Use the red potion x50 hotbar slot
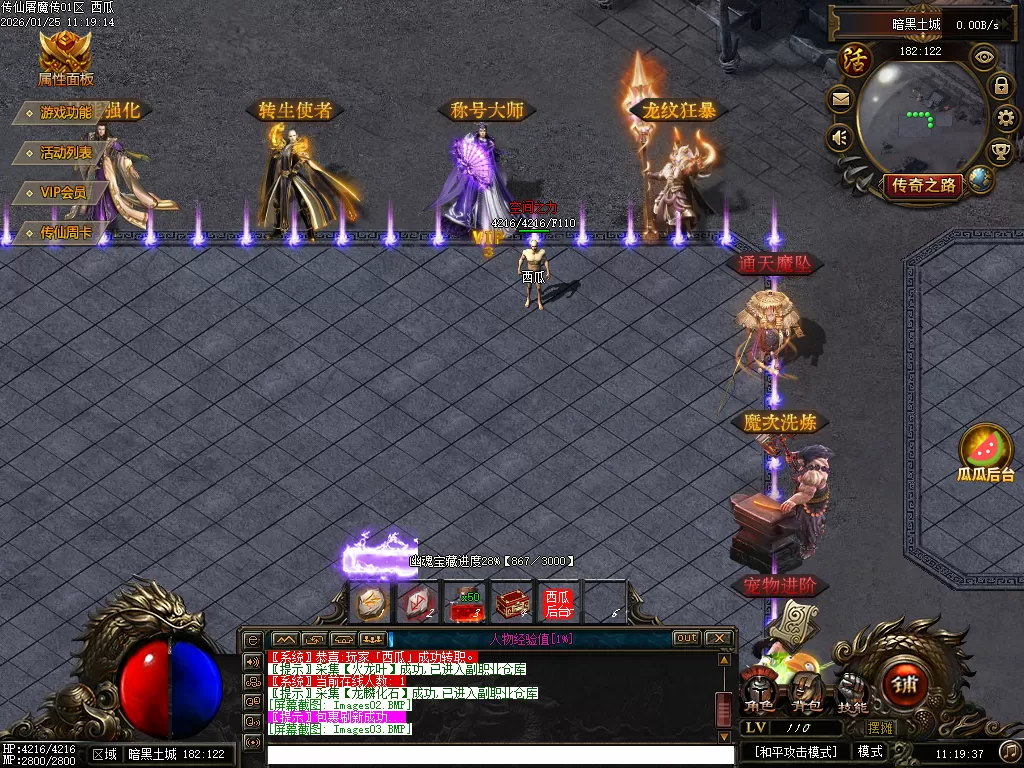The image size is (1024, 768). click(464, 604)
